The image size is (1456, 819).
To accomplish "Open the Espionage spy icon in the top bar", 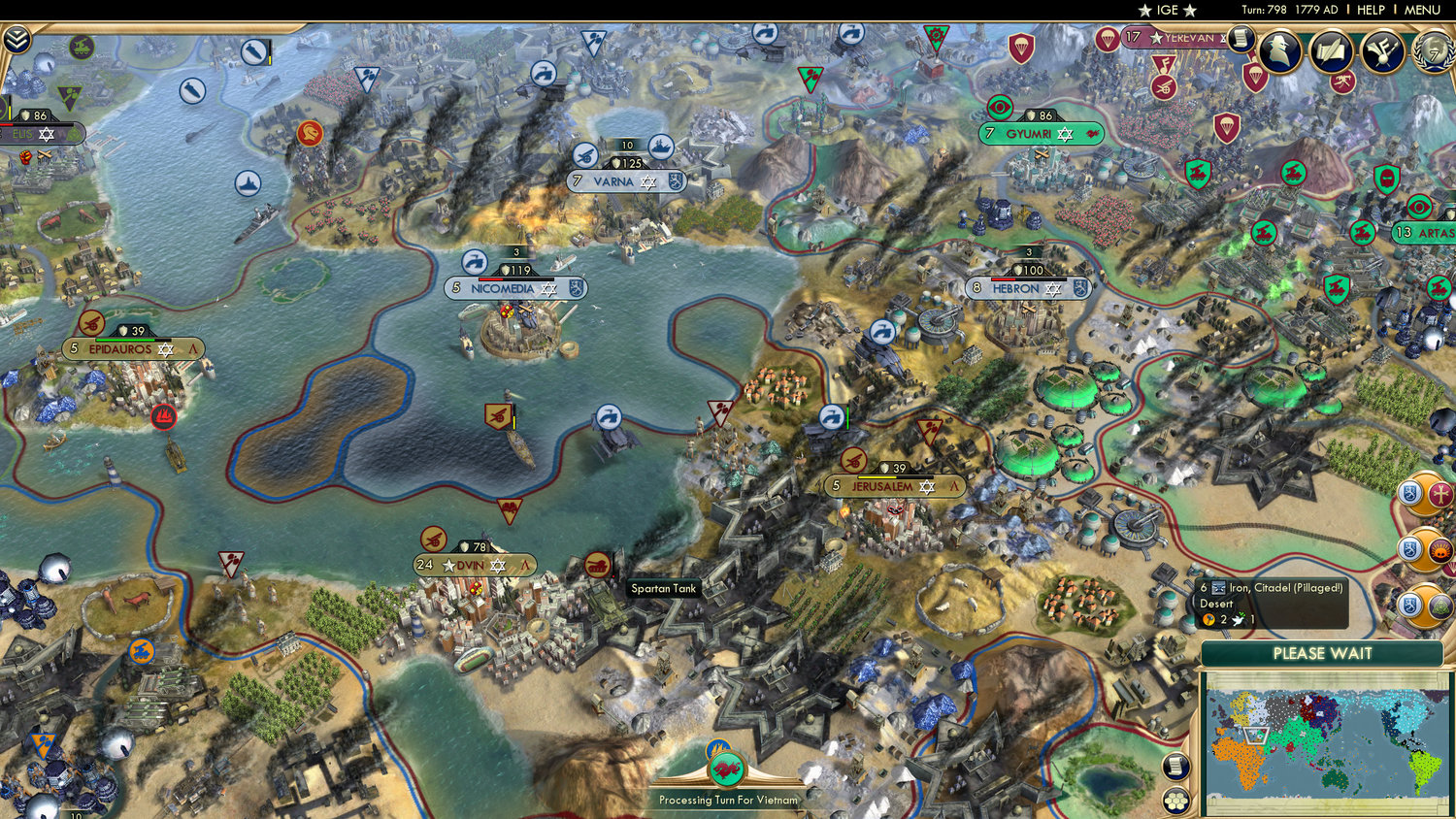I will (1281, 50).
